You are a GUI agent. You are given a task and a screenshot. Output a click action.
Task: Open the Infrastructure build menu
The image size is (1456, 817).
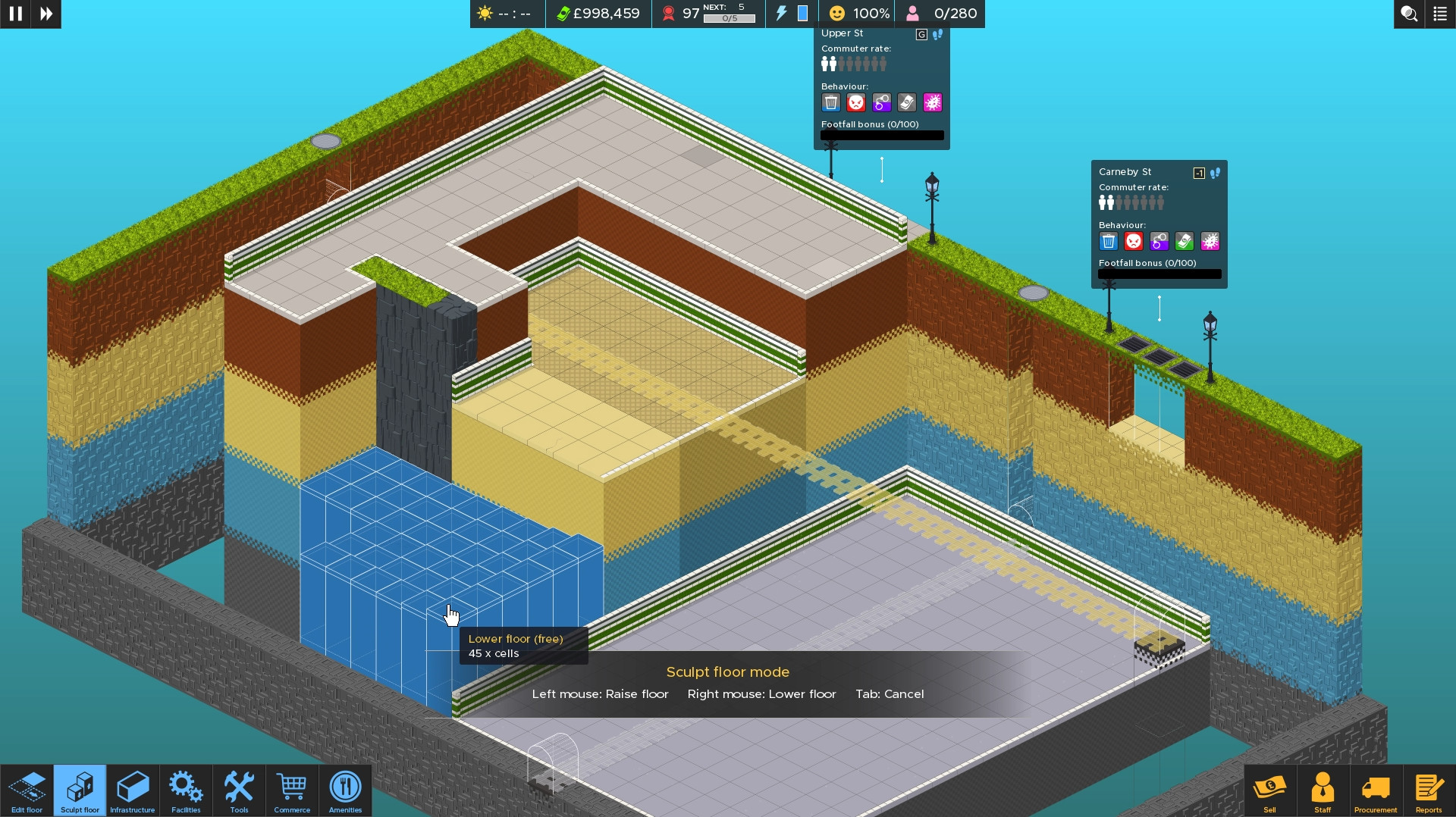[x=132, y=790]
